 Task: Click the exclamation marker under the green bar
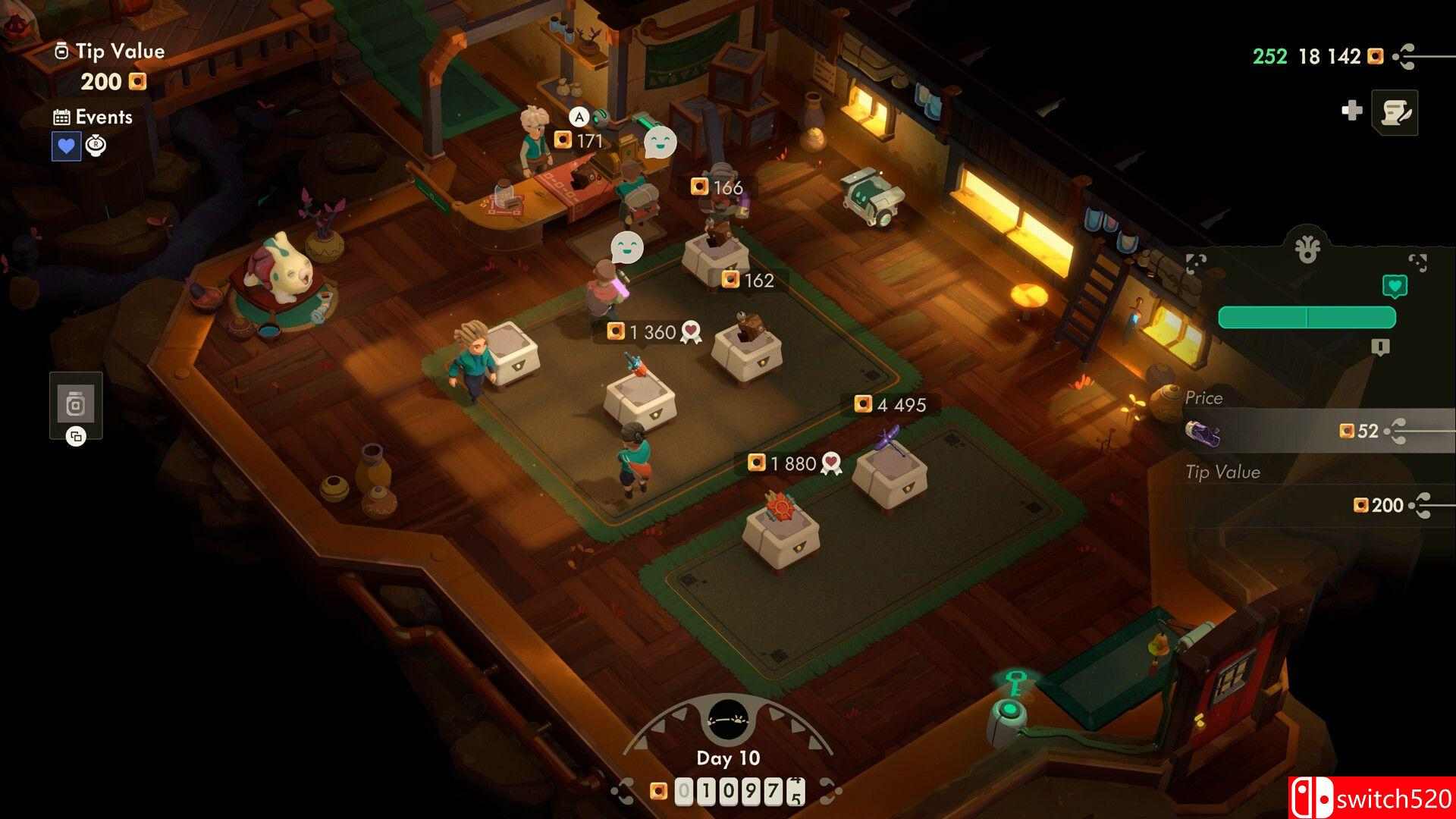pyautogui.click(x=1380, y=346)
